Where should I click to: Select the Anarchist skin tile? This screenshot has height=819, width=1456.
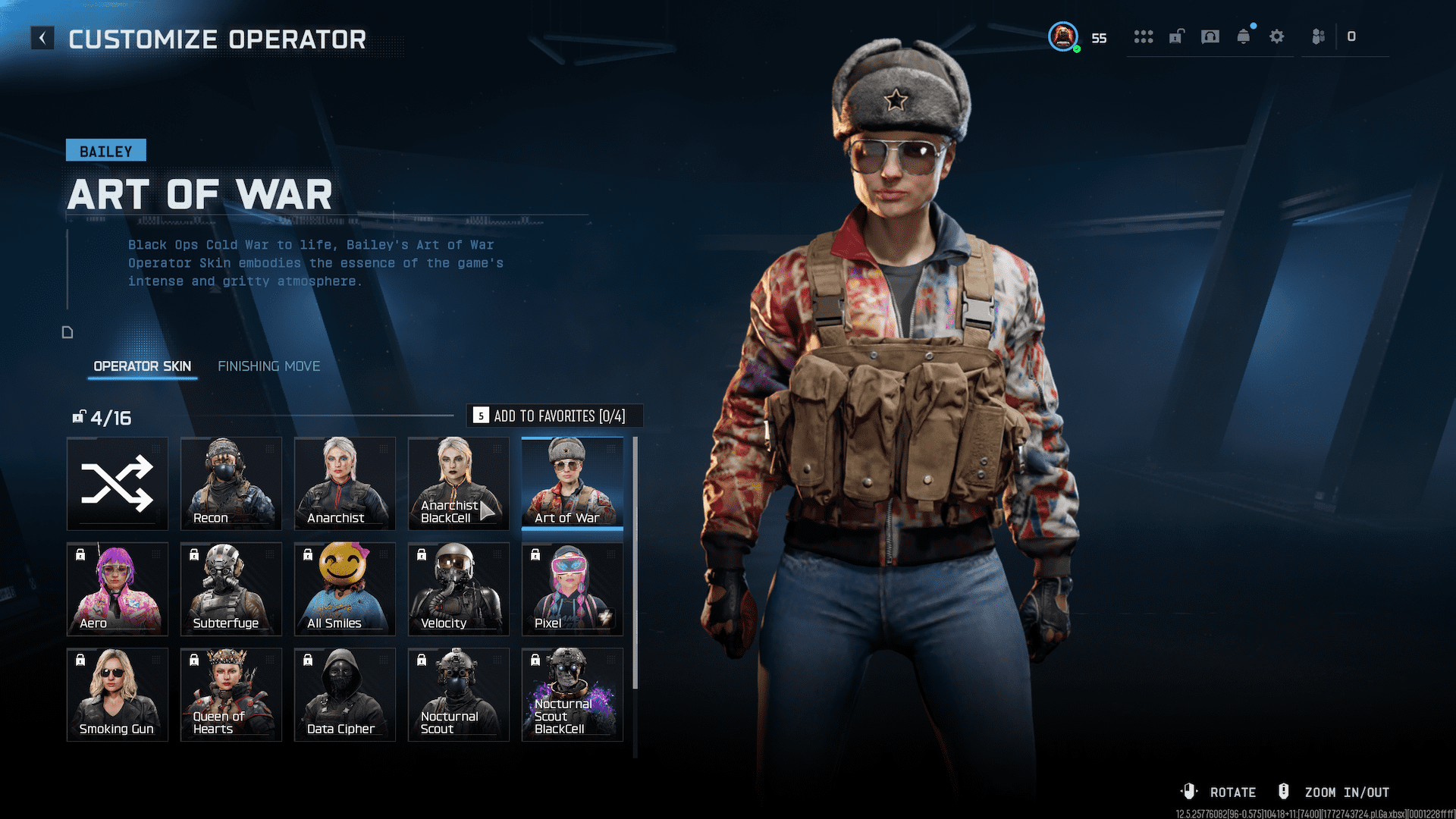(x=345, y=484)
